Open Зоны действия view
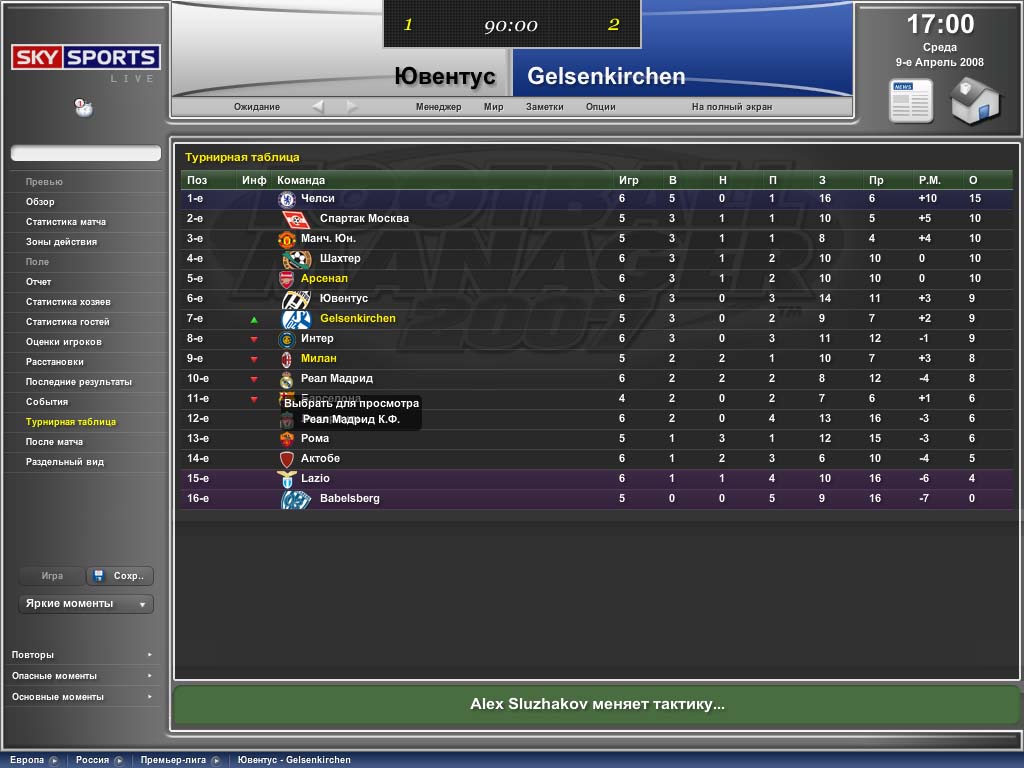The image size is (1024, 768). (61, 242)
